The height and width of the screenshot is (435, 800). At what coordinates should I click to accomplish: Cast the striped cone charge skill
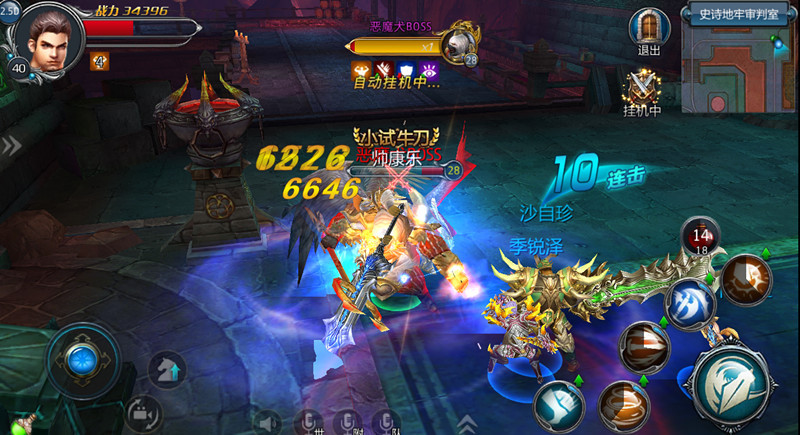point(643,348)
